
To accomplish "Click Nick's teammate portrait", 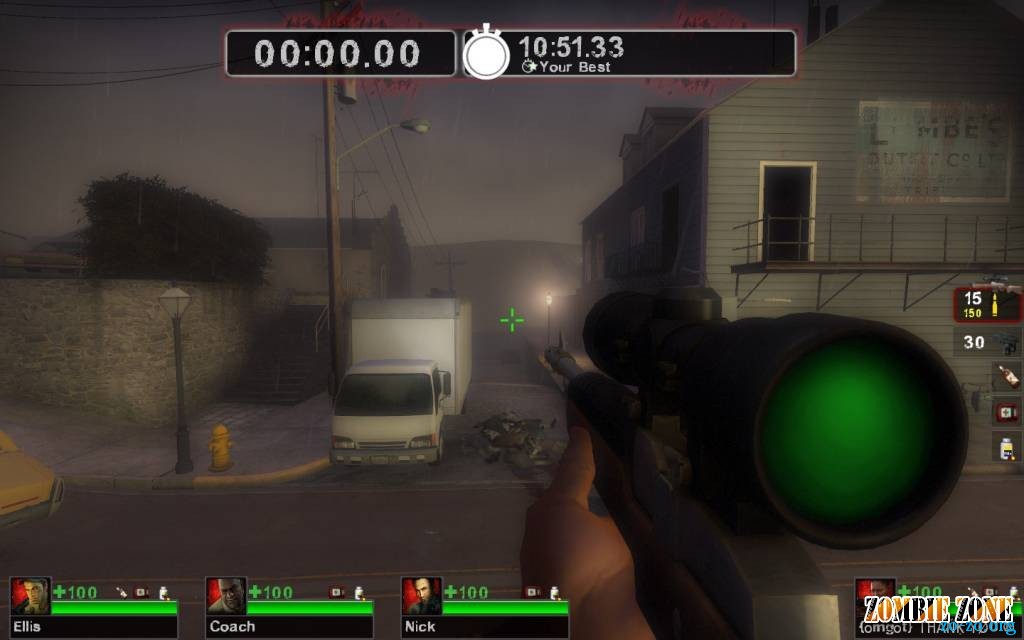I will [x=422, y=596].
